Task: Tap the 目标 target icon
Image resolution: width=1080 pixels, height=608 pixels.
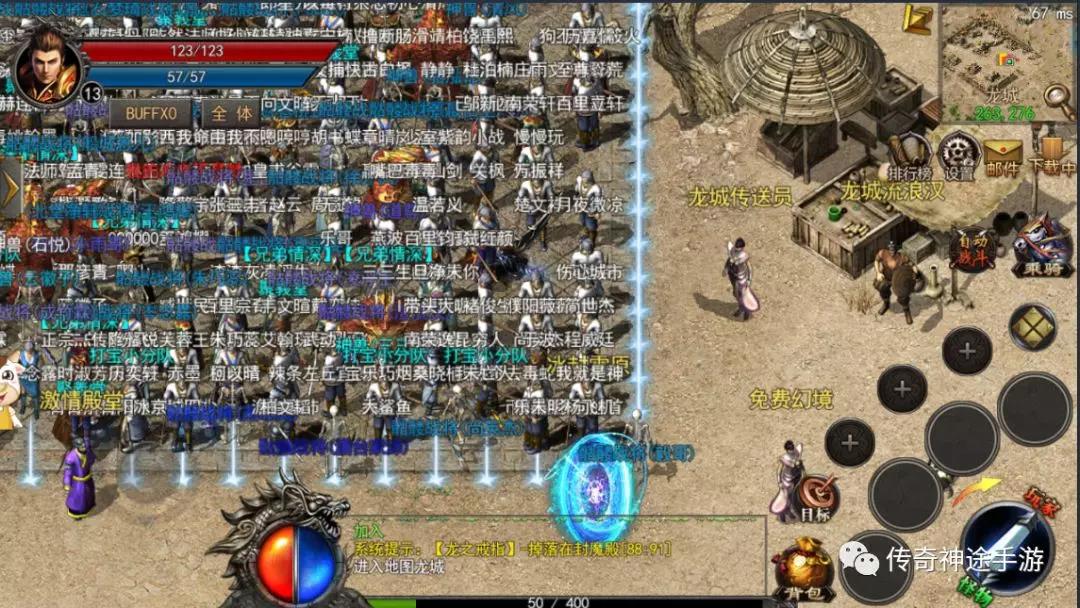Action: point(816,497)
